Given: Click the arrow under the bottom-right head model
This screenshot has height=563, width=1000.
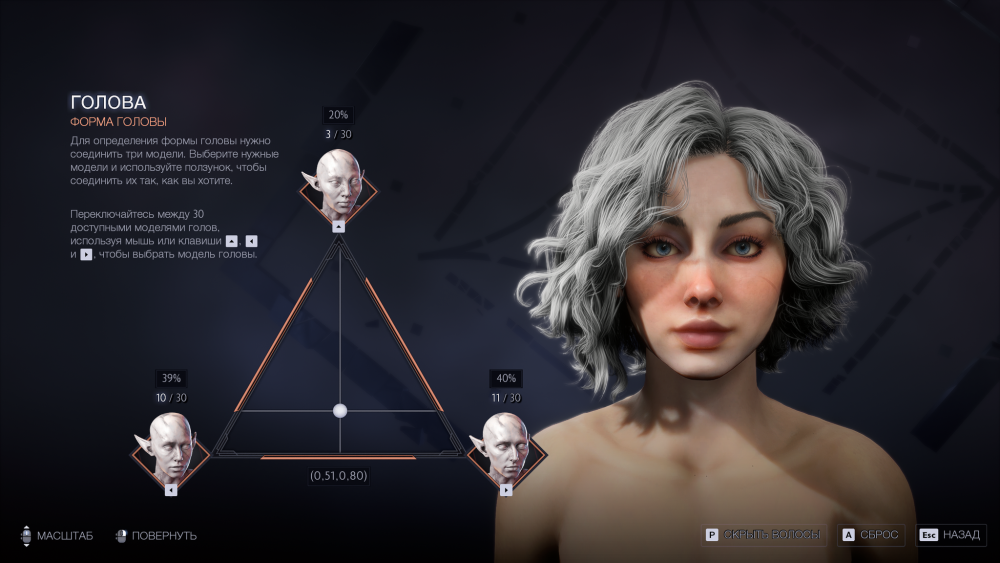Looking at the screenshot, I should (x=506, y=490).
